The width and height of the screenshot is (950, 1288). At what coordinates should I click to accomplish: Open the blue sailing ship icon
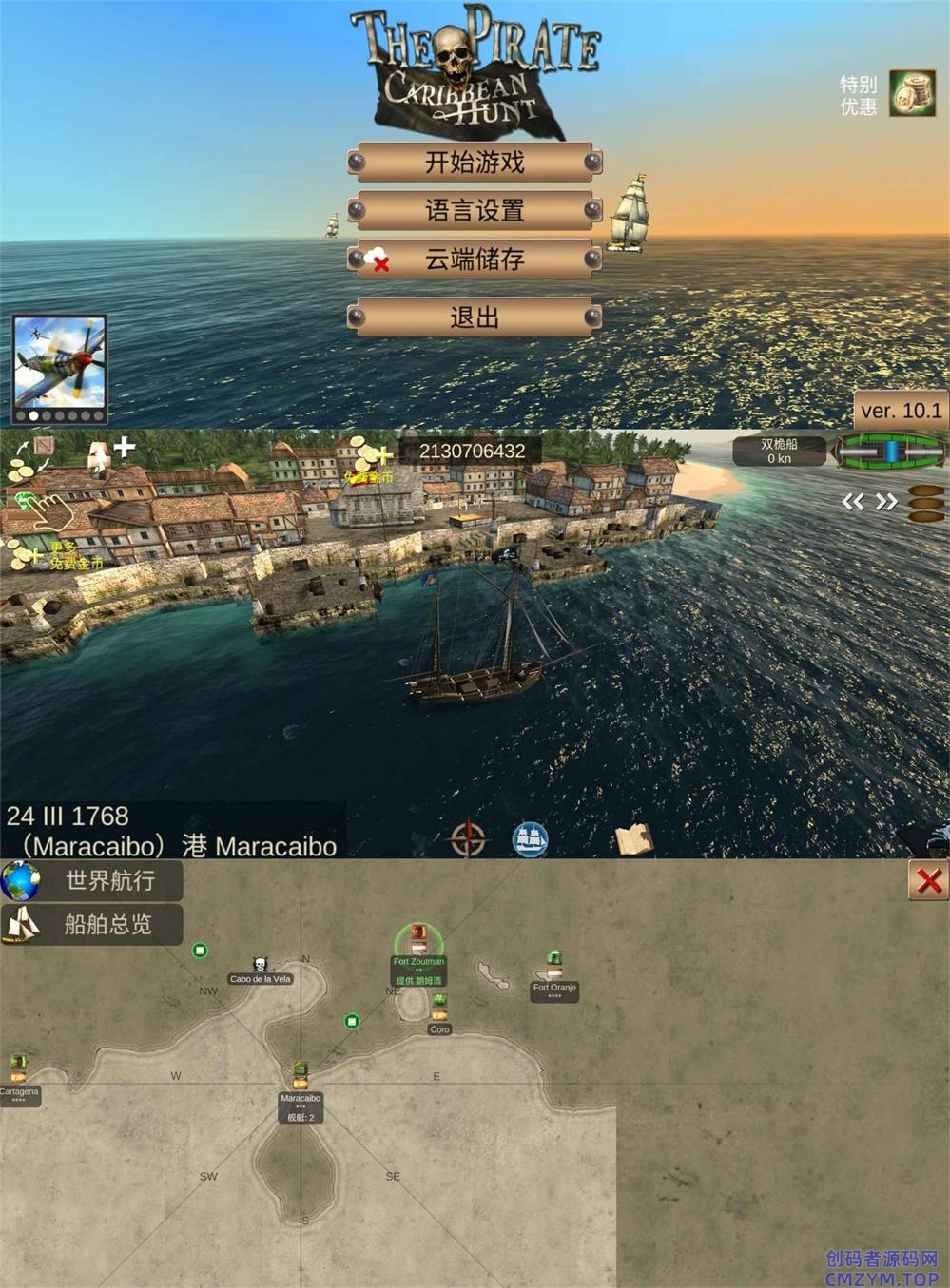(531, 838)
